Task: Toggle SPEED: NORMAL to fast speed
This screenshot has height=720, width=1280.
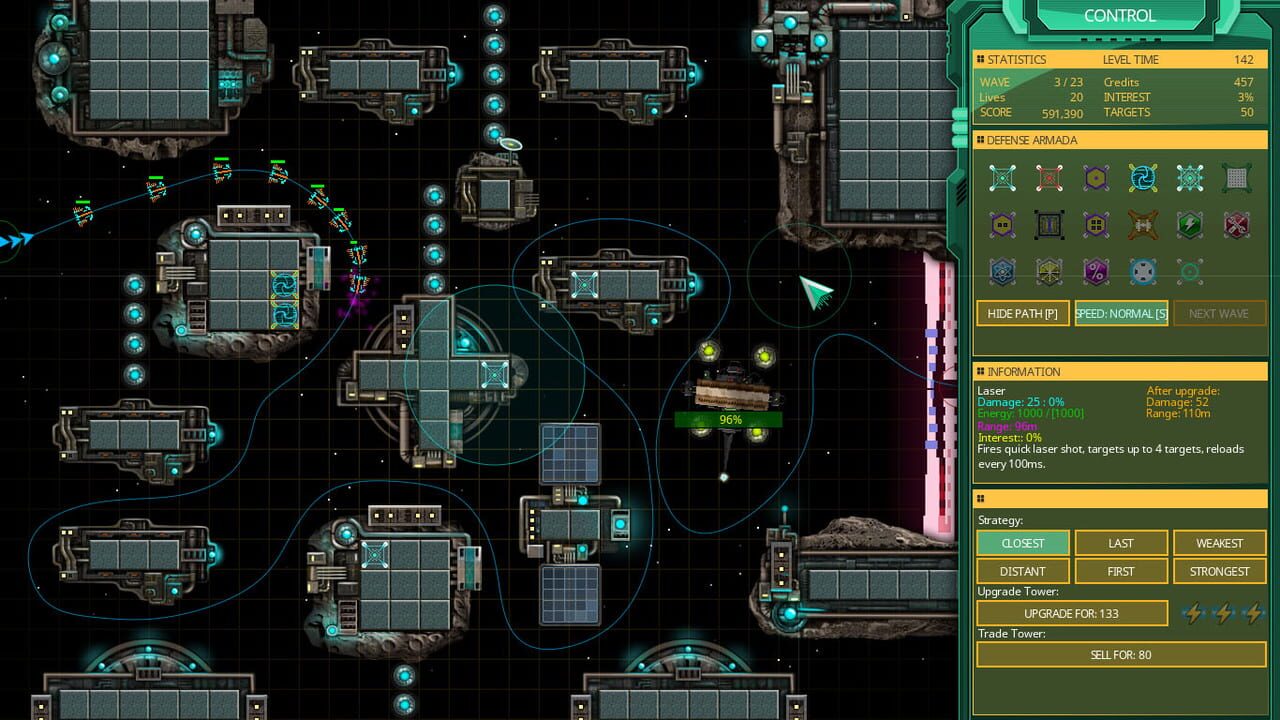Action: tap(1121, 313)
